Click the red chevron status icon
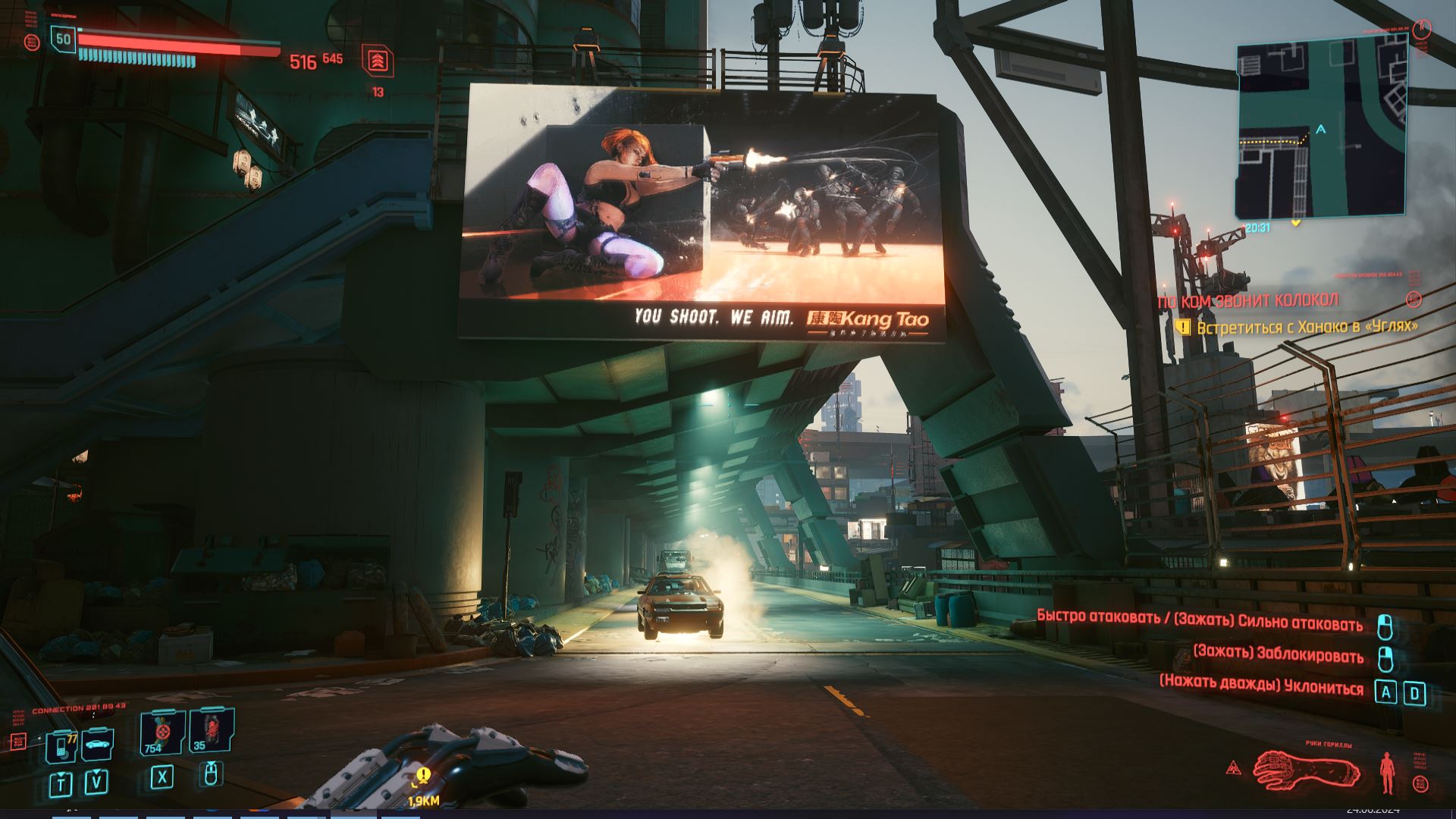This screenshot has height=819, width=1456. pyautogui.click(x=378, y=61)
